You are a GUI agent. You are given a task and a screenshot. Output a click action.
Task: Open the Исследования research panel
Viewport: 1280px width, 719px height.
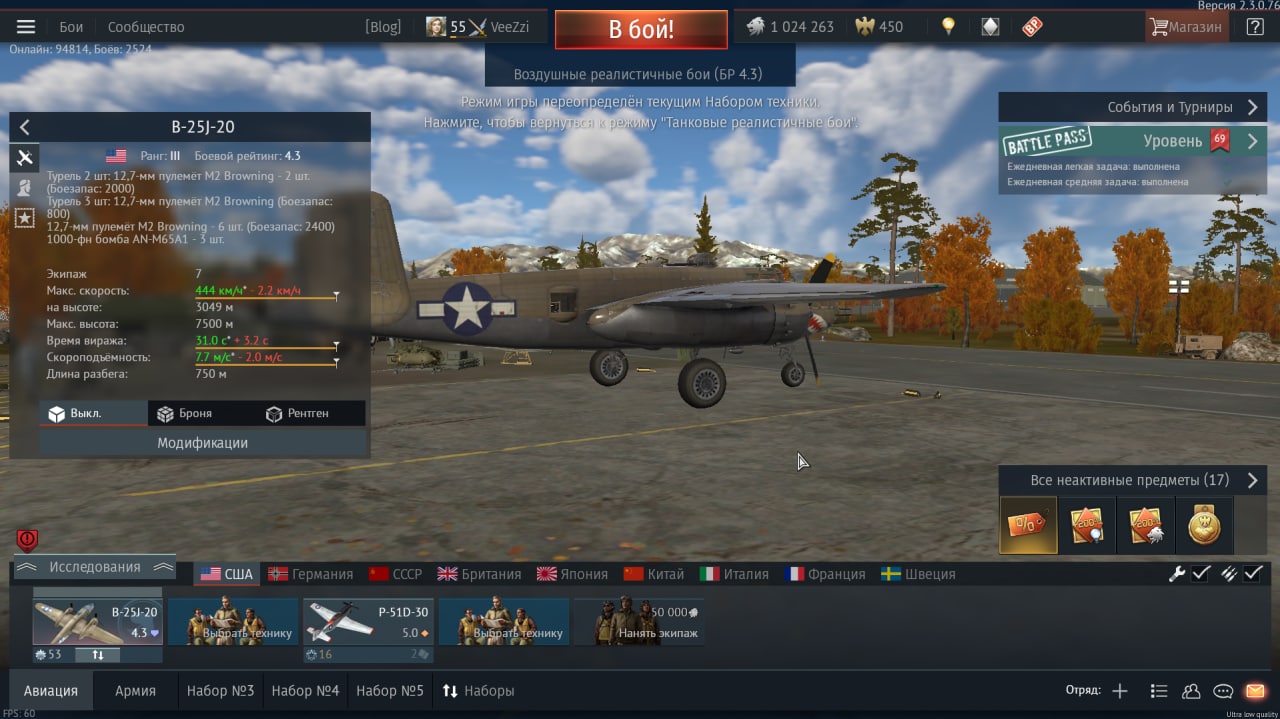95,567
